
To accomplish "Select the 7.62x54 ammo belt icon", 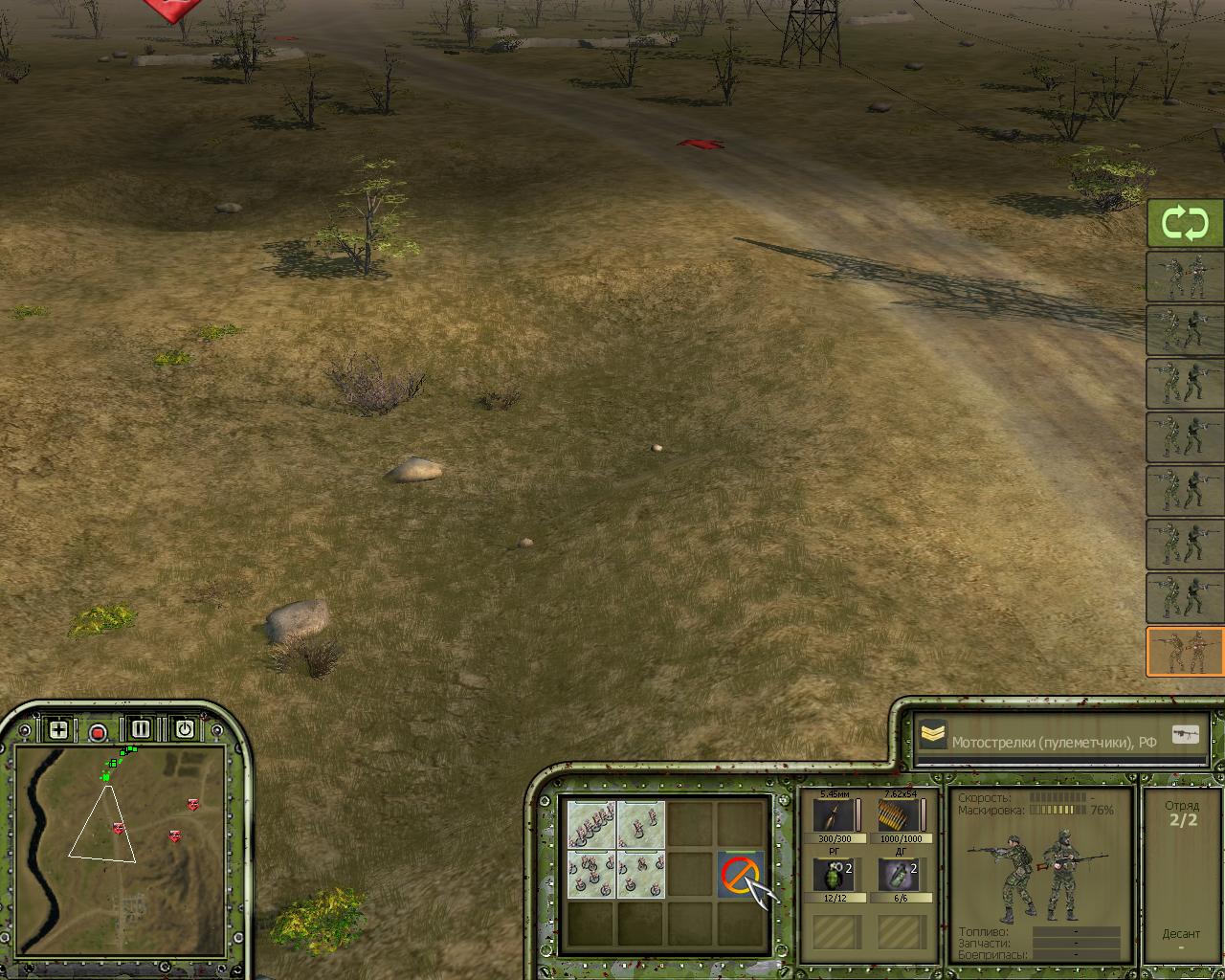I will [900, 816].
